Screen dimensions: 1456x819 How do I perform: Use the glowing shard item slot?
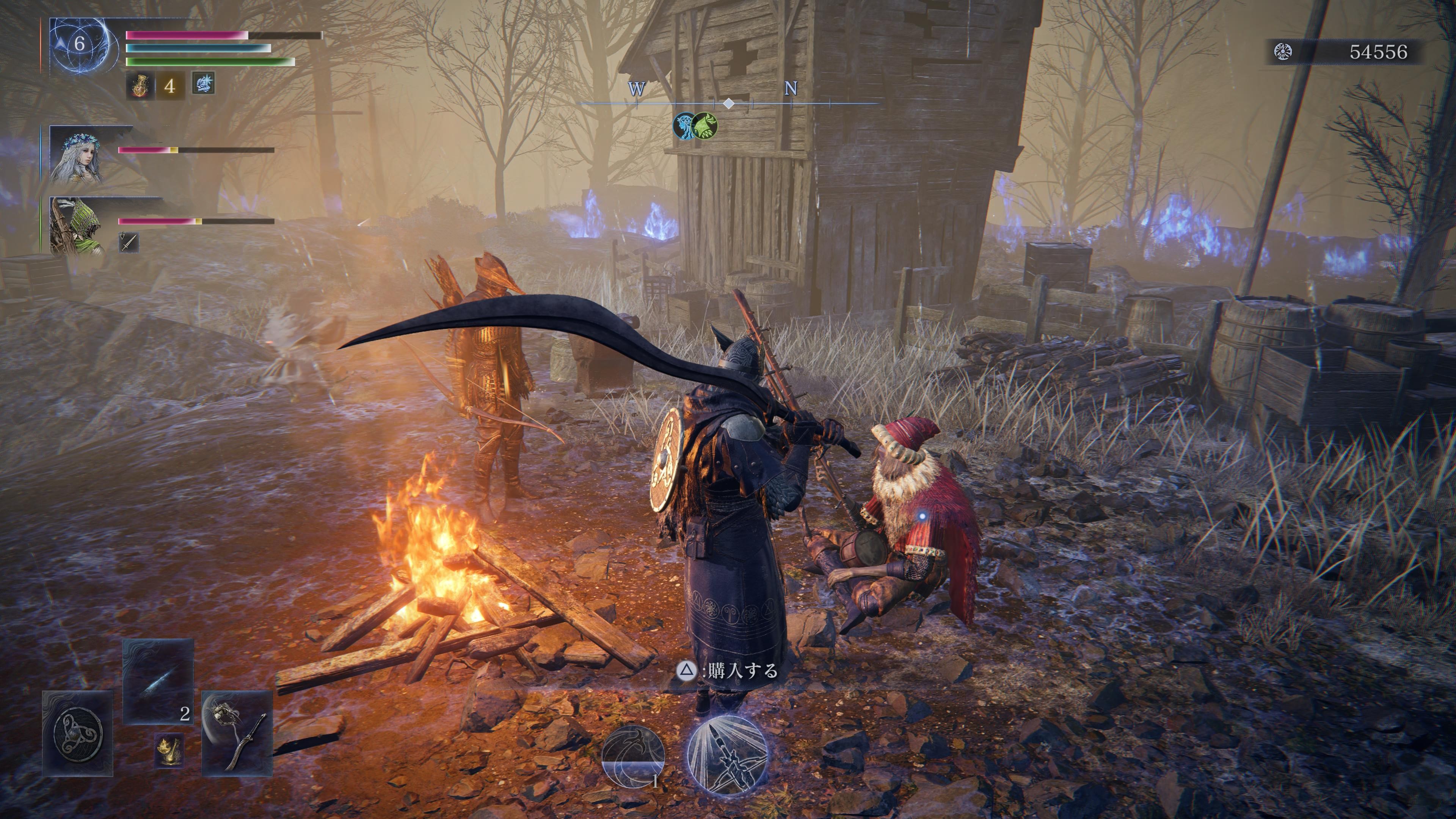point(158,681)
